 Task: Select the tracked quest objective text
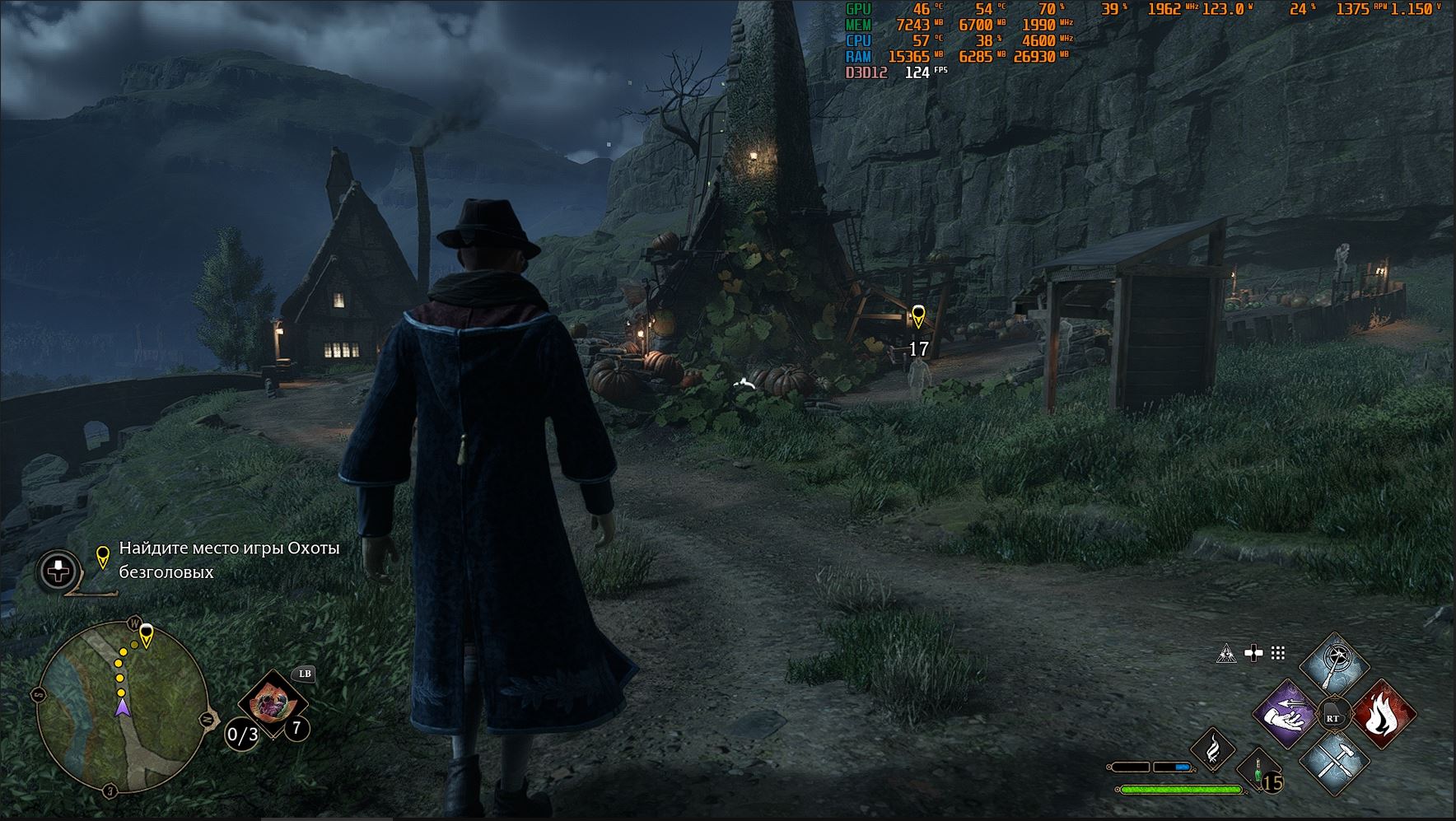[x=229, y=560]
